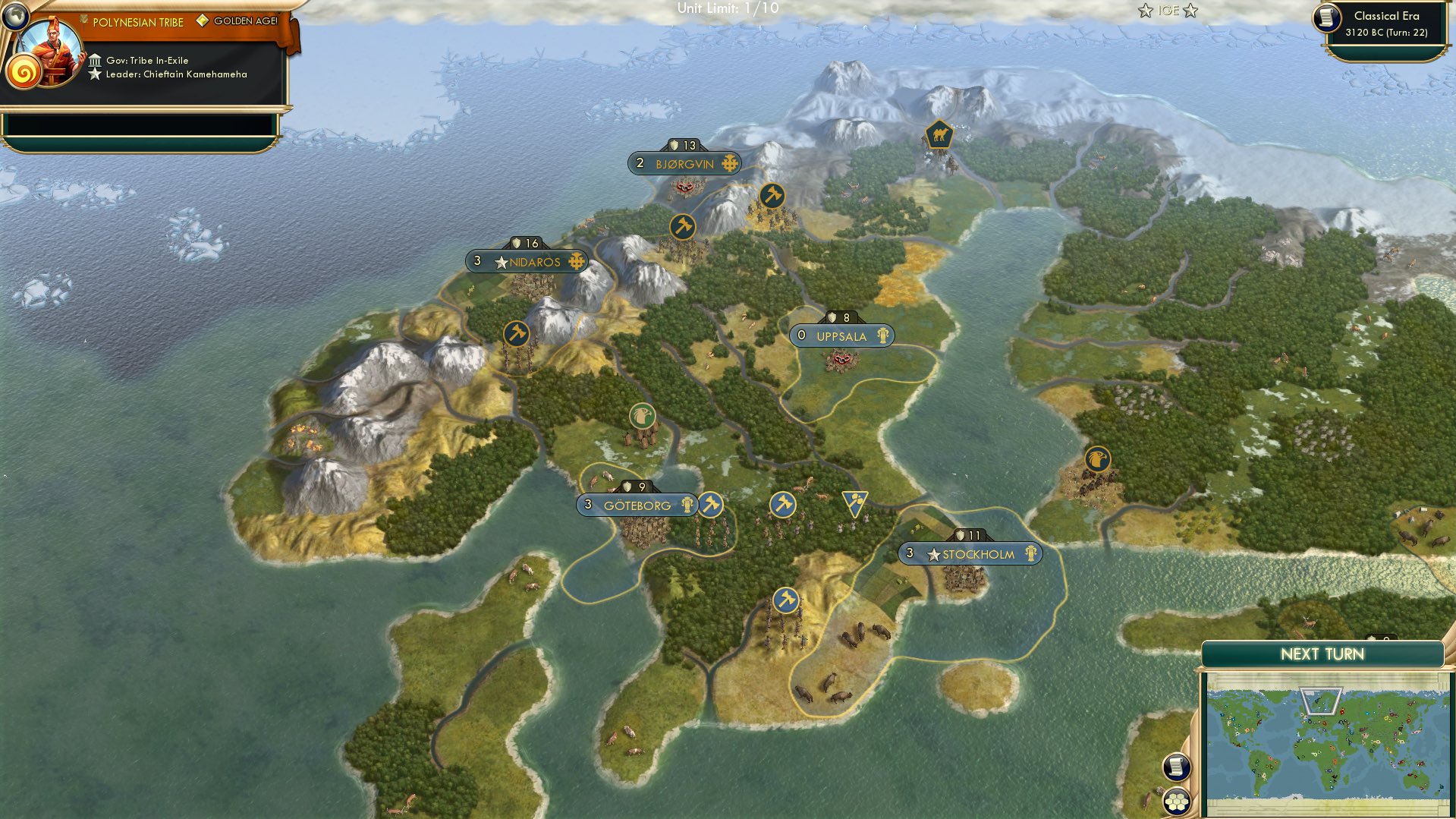Select the eagle scout icon on eastern coast
The height and width of the screenshot is (819, 1456).
pyautogui.click(x=1099, y=459)
